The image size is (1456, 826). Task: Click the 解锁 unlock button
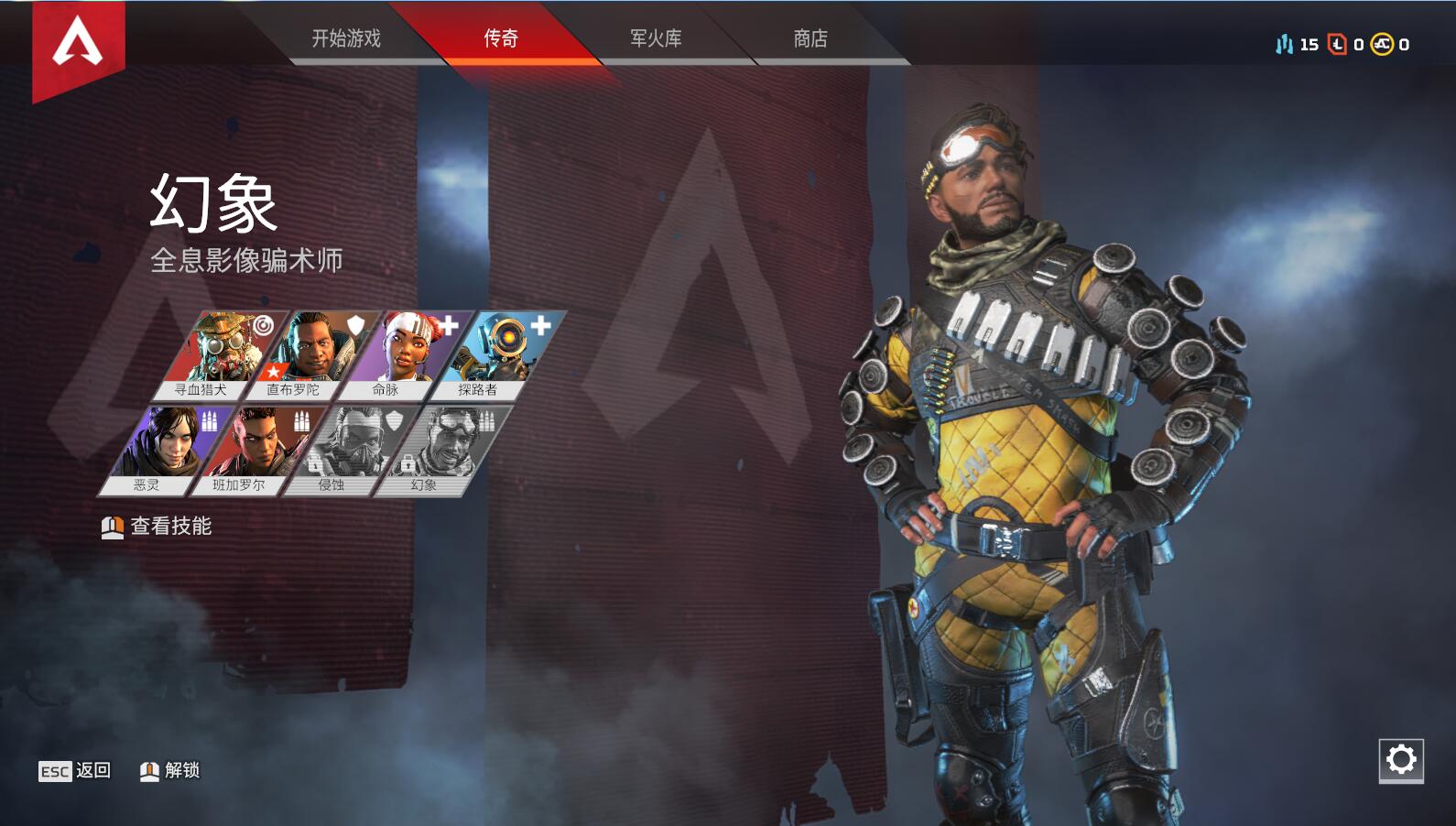174,770
